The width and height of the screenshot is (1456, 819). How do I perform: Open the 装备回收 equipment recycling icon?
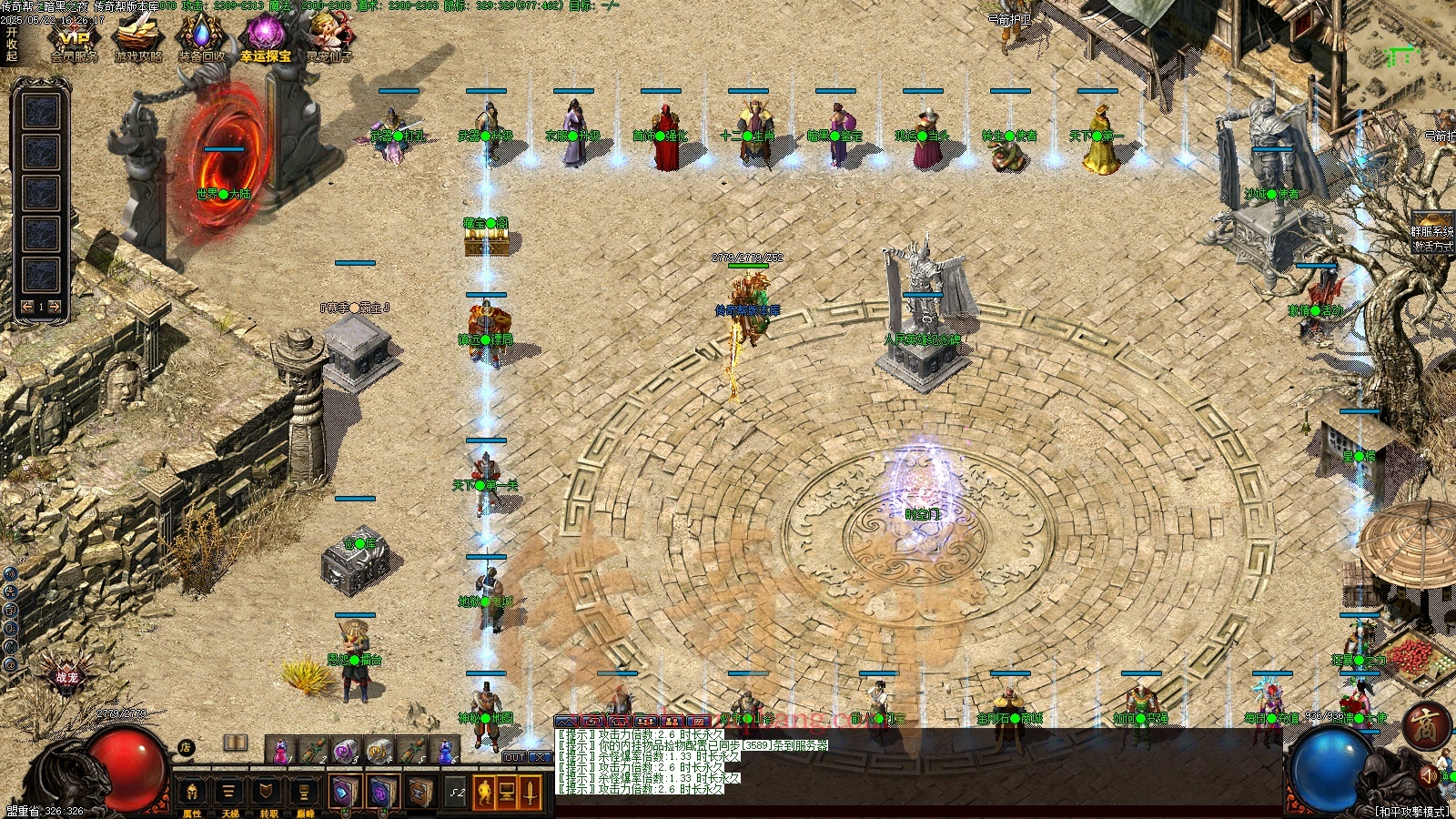pos(201,39)
